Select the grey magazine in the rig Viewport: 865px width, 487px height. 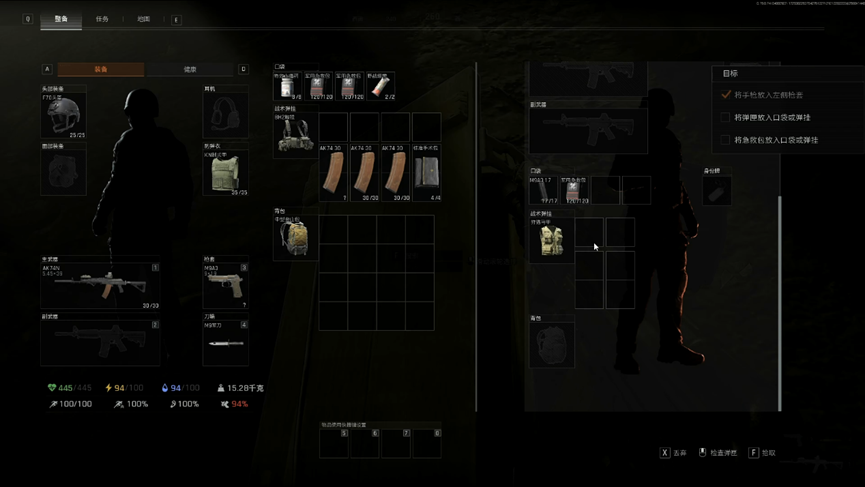(427, 172)
